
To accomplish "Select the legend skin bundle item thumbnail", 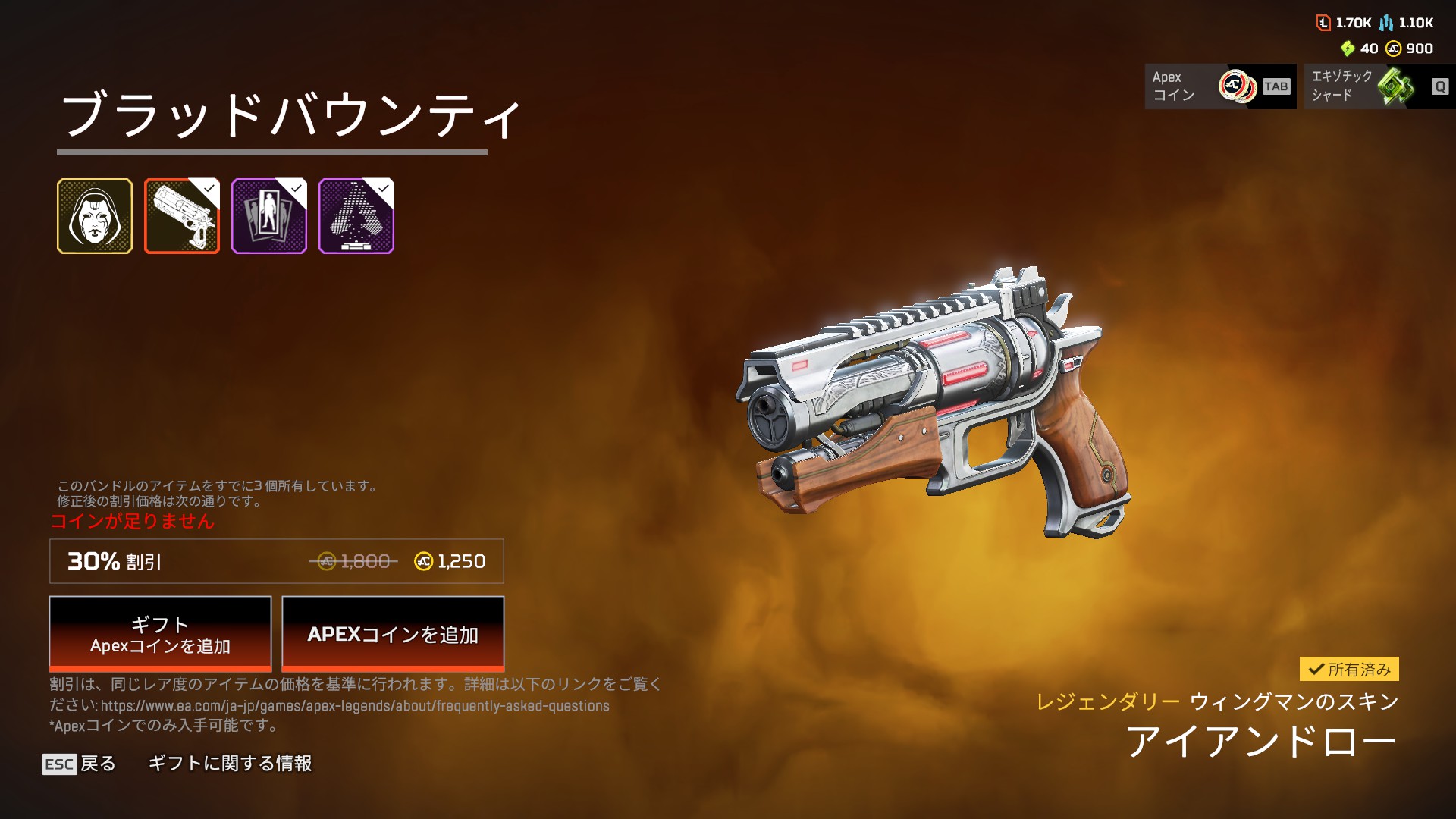I will click(x=95, y=216).
